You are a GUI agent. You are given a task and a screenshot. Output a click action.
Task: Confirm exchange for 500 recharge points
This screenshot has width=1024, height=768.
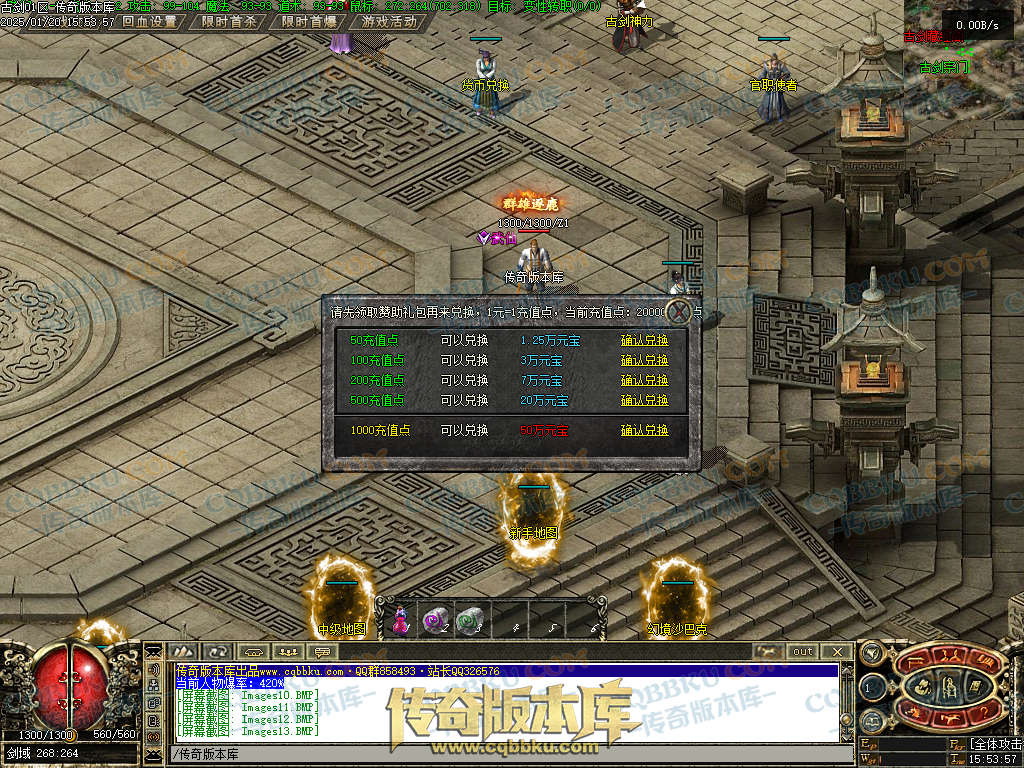click(x=644, y=401)
